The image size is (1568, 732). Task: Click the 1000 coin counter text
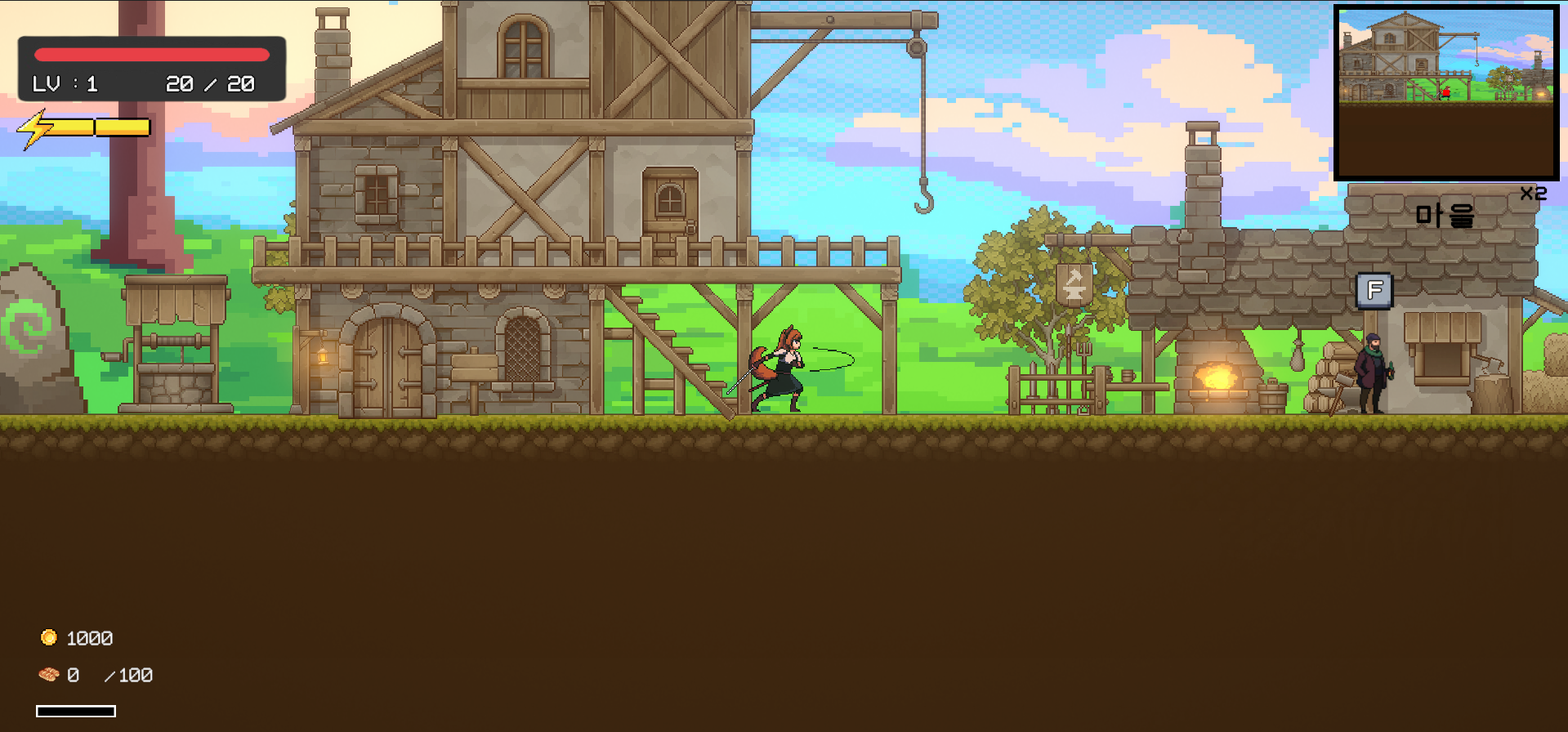click(88, 637)
